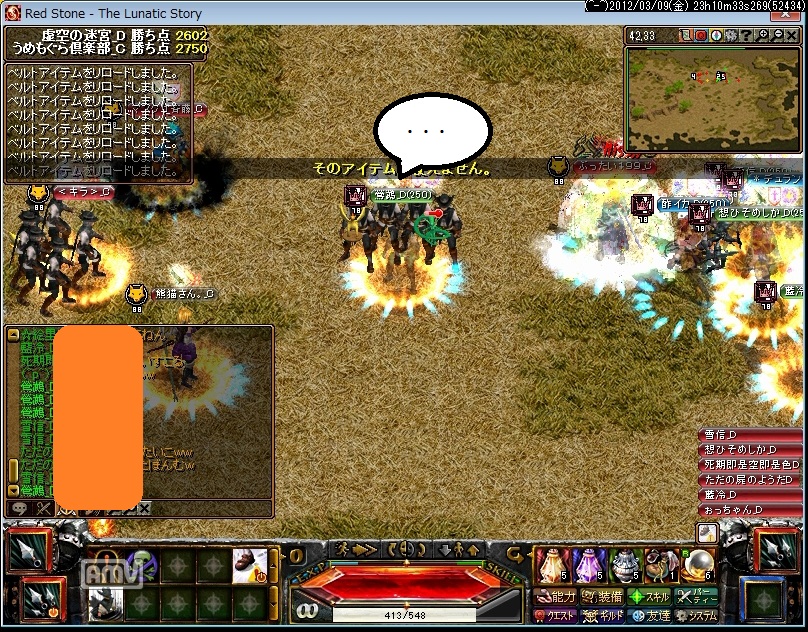This screenshot has width=808, height=632.
Task: Toggle the compass icon on the minimap bar
Action: tap(717, 36)
